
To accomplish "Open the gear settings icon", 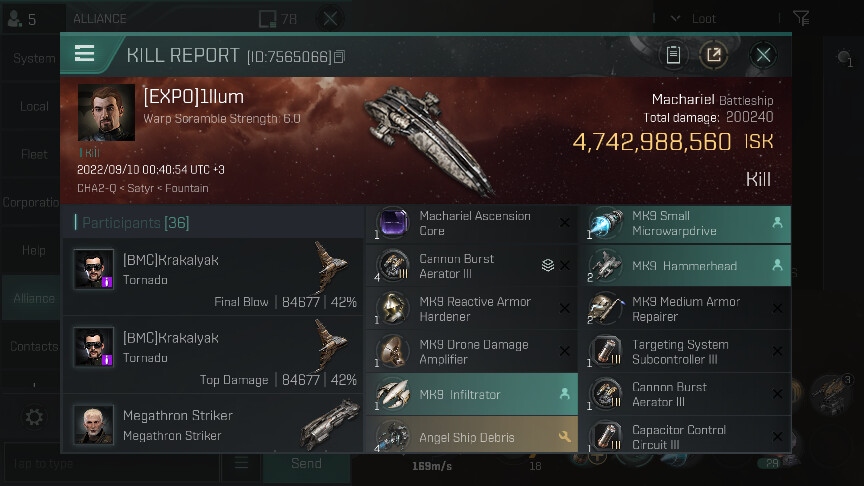I will (x=34, y=417).
